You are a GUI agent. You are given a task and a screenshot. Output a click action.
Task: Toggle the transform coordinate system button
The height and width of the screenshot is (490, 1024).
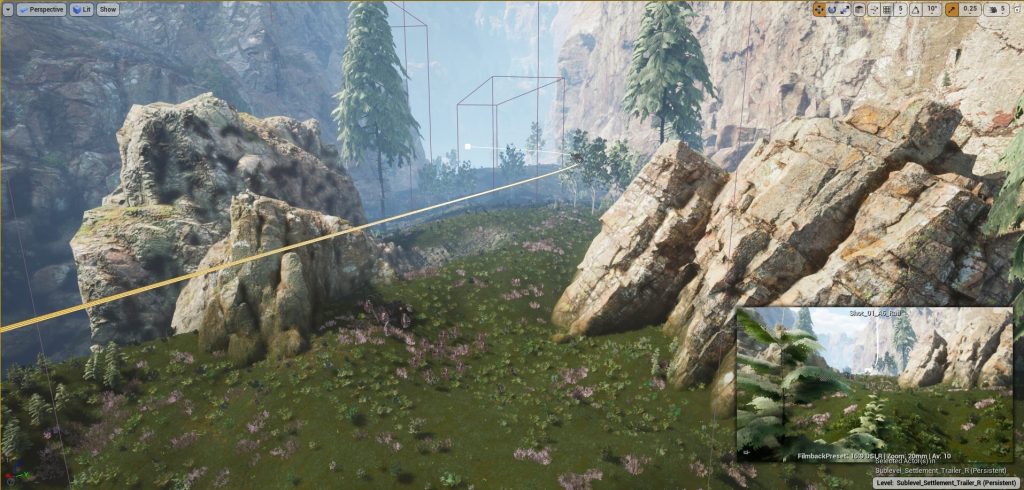coord(861,9)
